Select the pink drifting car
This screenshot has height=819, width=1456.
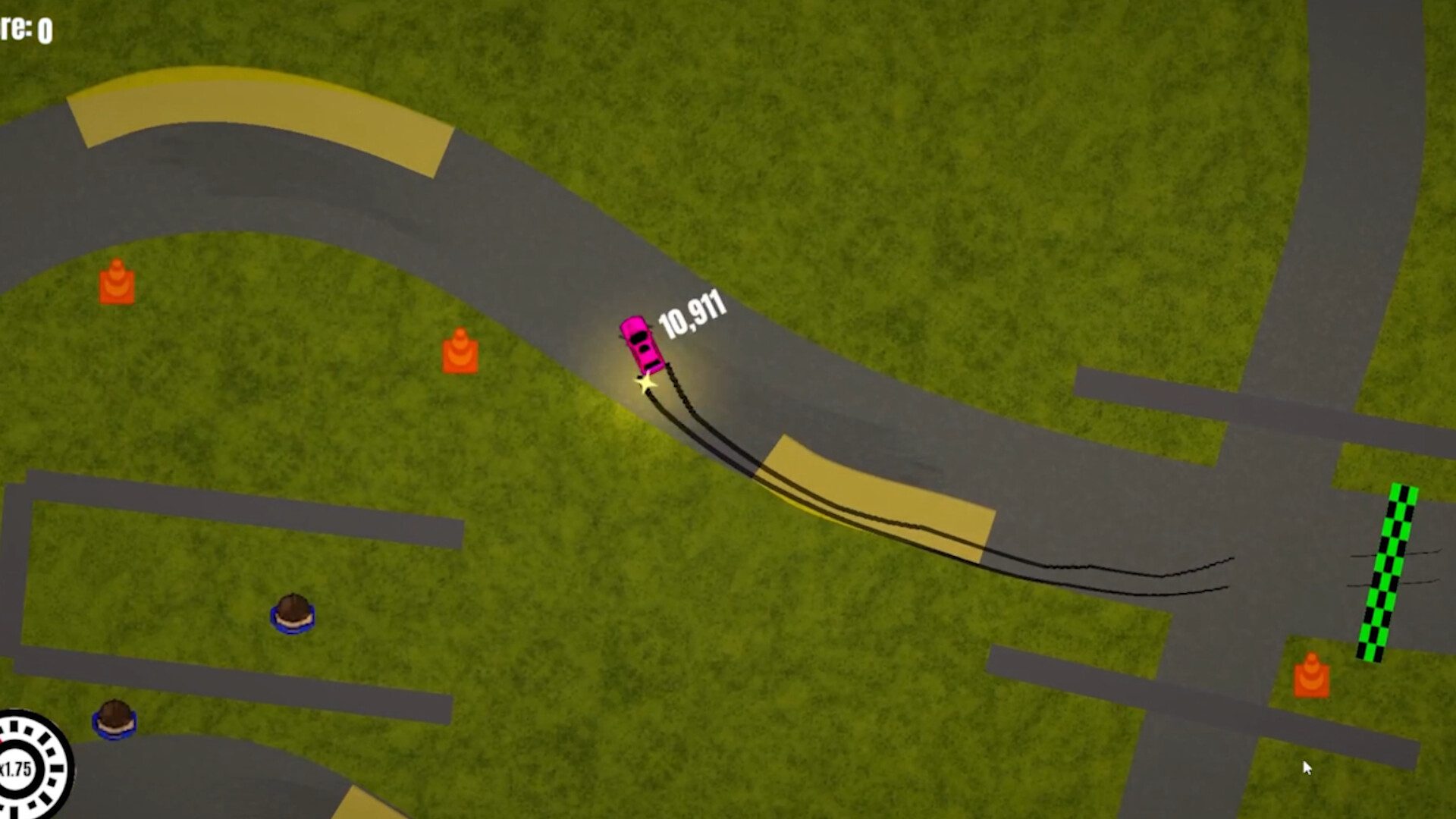641,346
